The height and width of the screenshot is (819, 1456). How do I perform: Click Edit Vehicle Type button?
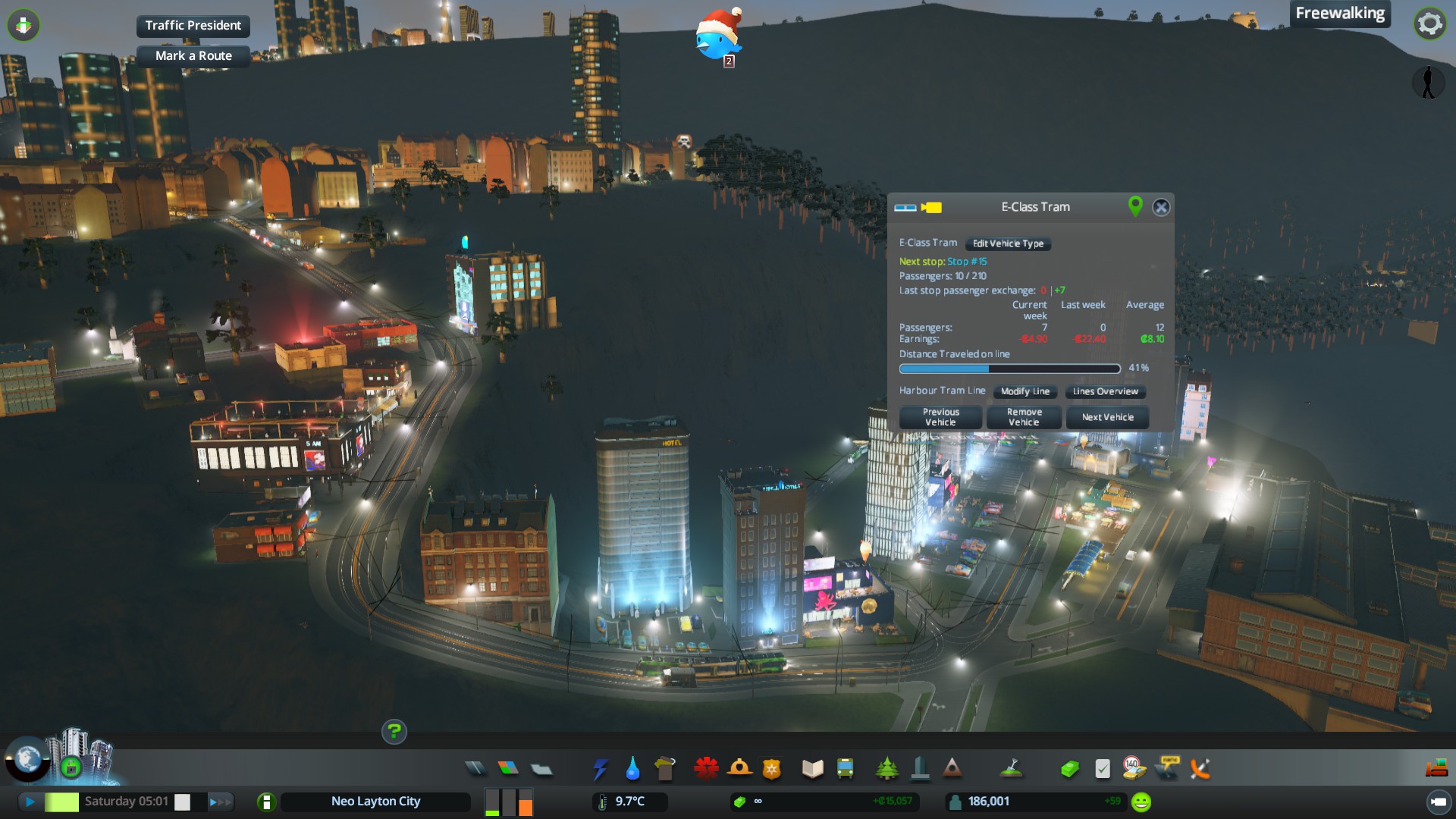click(x=1008, y=243)
